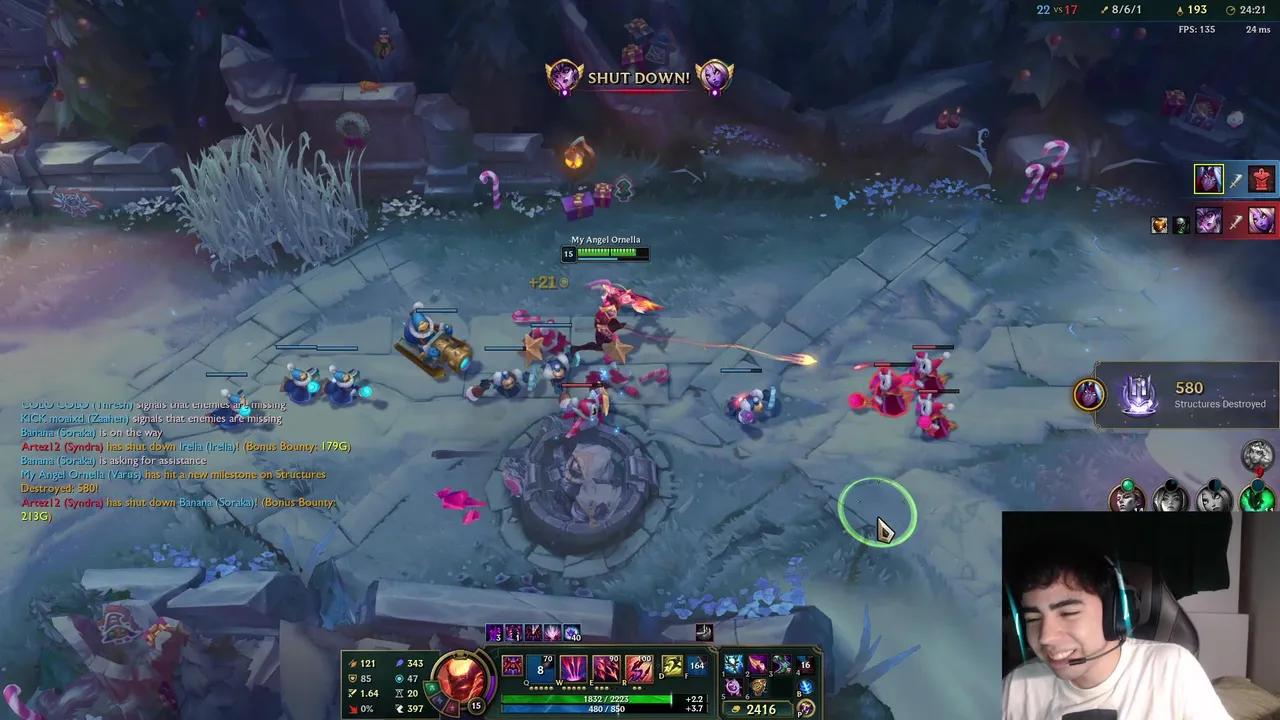Click the first inventory item slot
1280x720 pixels.
pyautogui.click(x=733, y=662)
